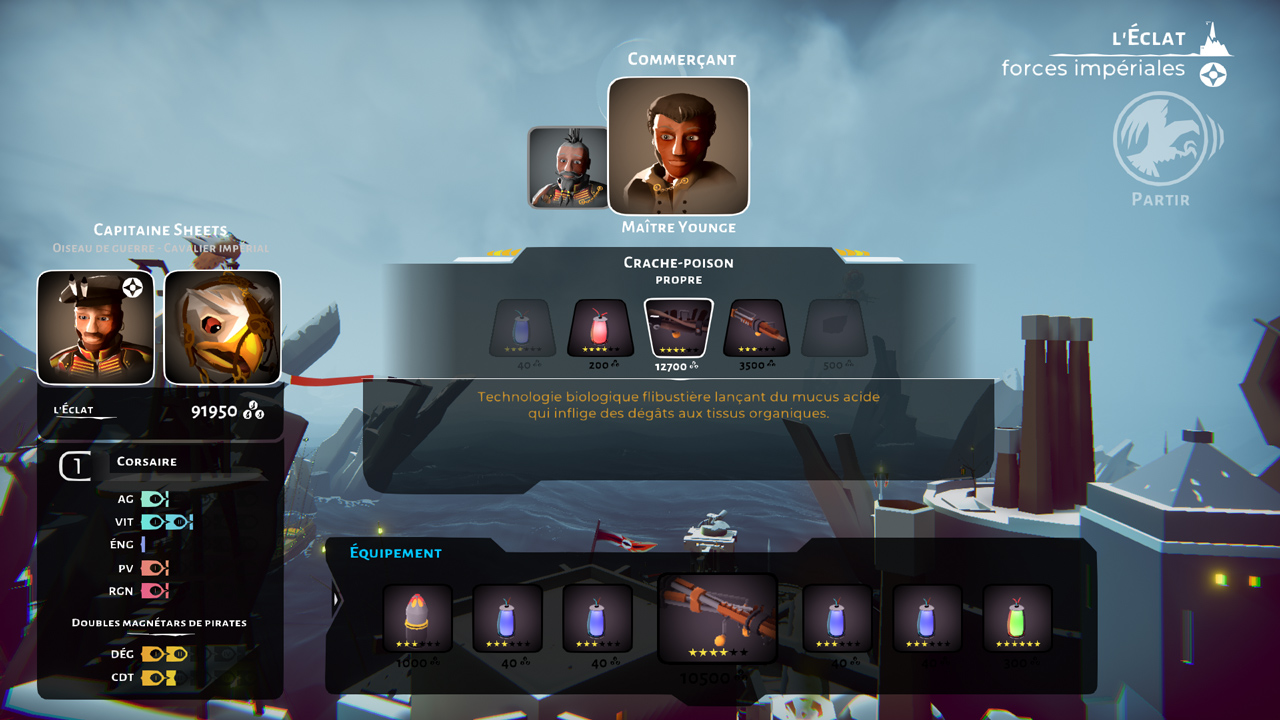Choose the rocket shell equipment worth 1000
This screenshot has height=720, width=1280.
point(417,618)
